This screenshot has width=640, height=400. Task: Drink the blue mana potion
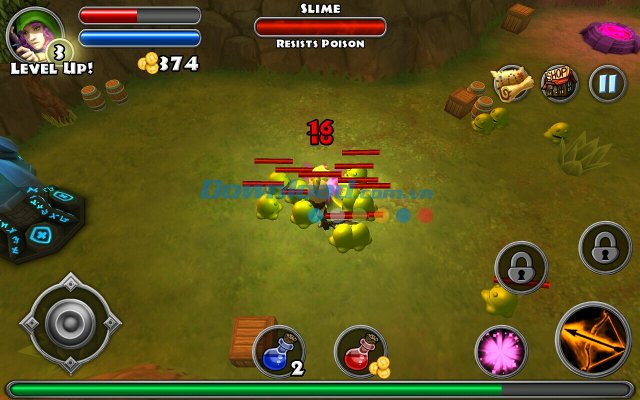(278, 351)
